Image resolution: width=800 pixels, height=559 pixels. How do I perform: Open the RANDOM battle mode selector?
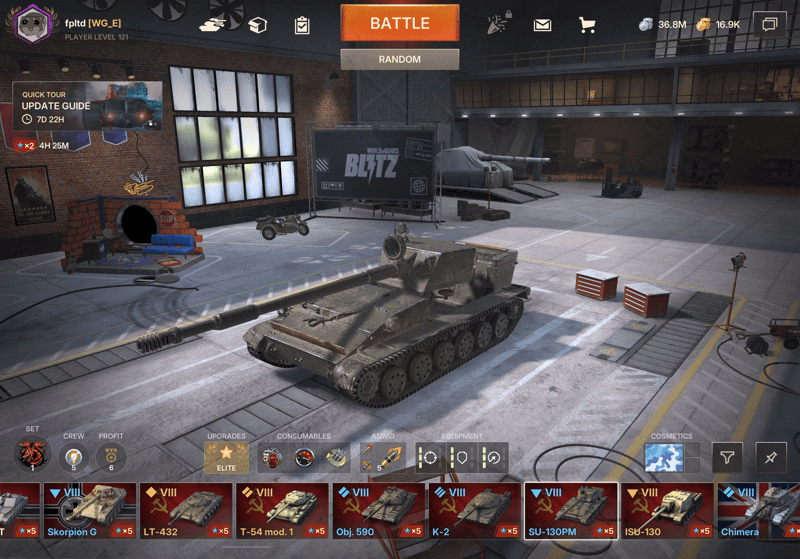[x=399, y=60]
